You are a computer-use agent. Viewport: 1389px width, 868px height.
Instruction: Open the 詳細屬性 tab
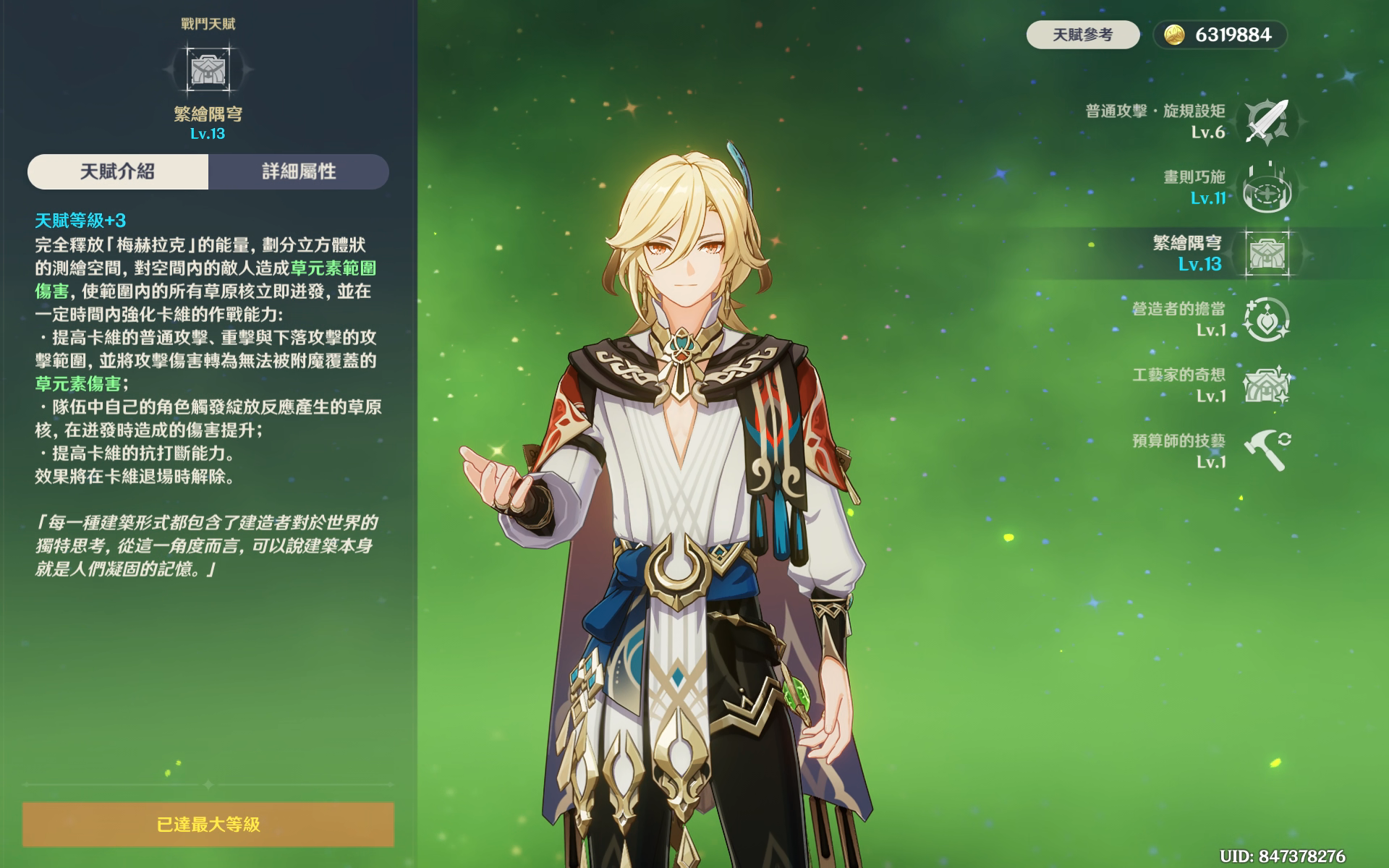(299, 171)
